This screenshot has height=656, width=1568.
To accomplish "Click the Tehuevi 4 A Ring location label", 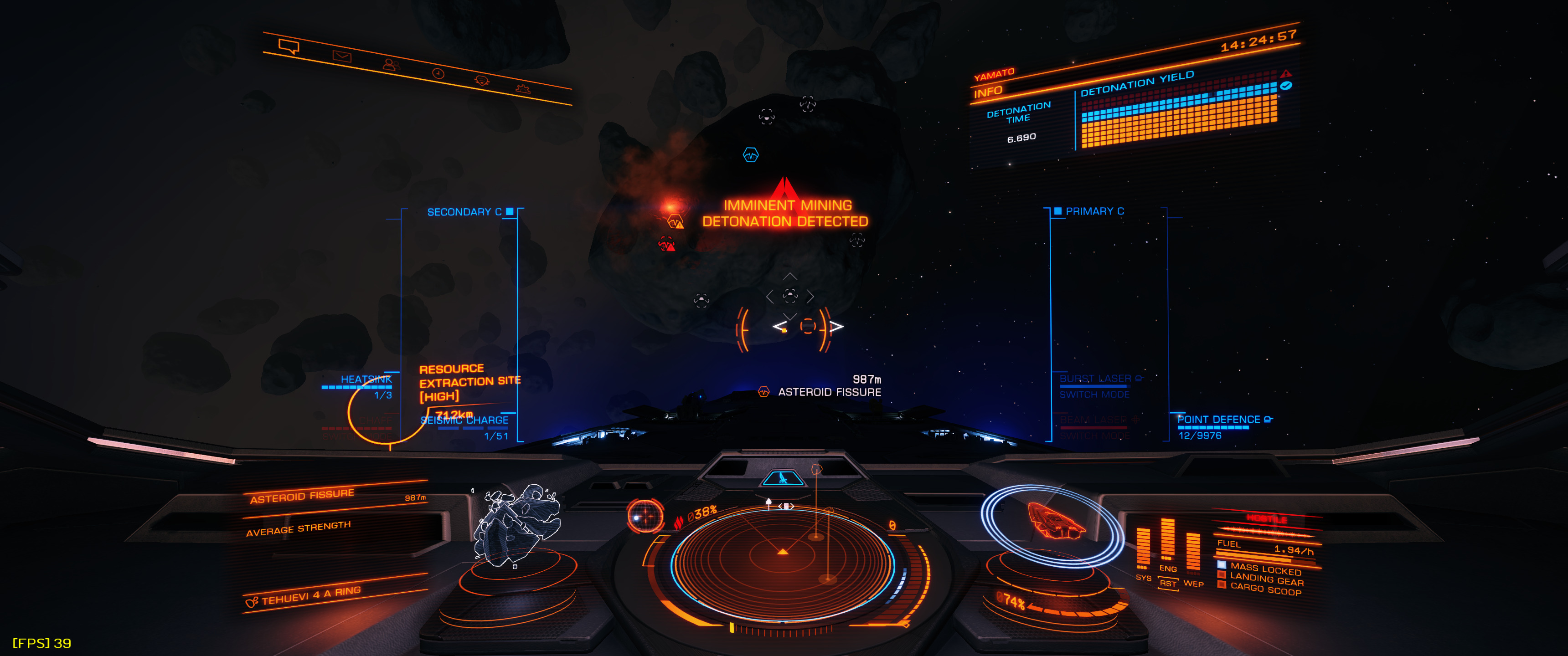I will pyautogui.click(x=310, y=595).
